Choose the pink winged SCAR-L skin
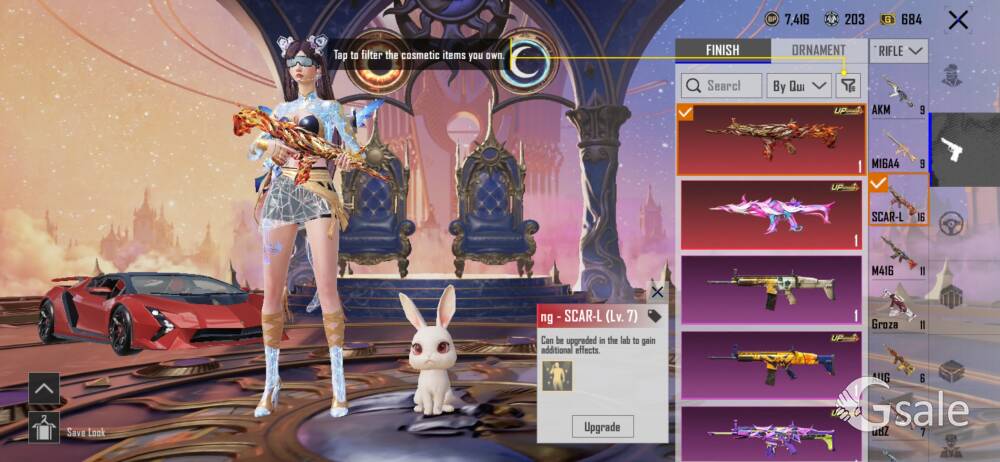Screen dimensions: 1000x462 point(771,214)
